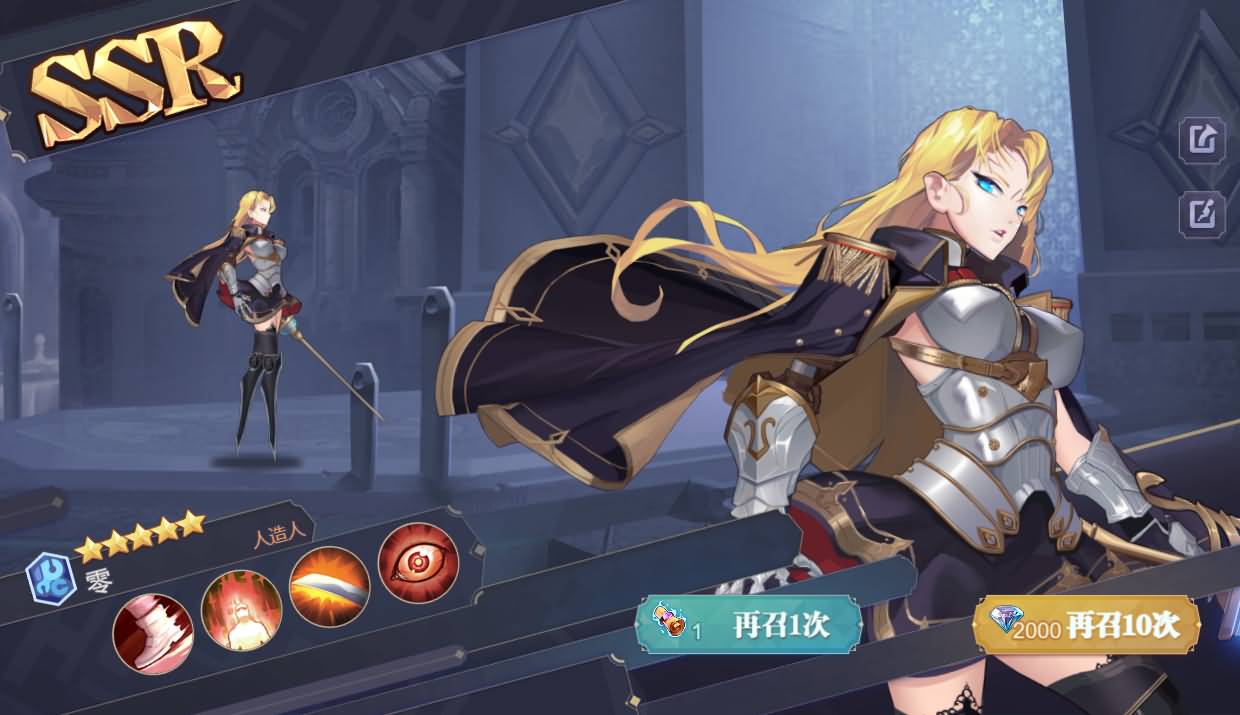Image resolution: width=1240 pixels, height=715 pixels.
Task: Open the pencil edit button
Action: [x=1201, y=214]
